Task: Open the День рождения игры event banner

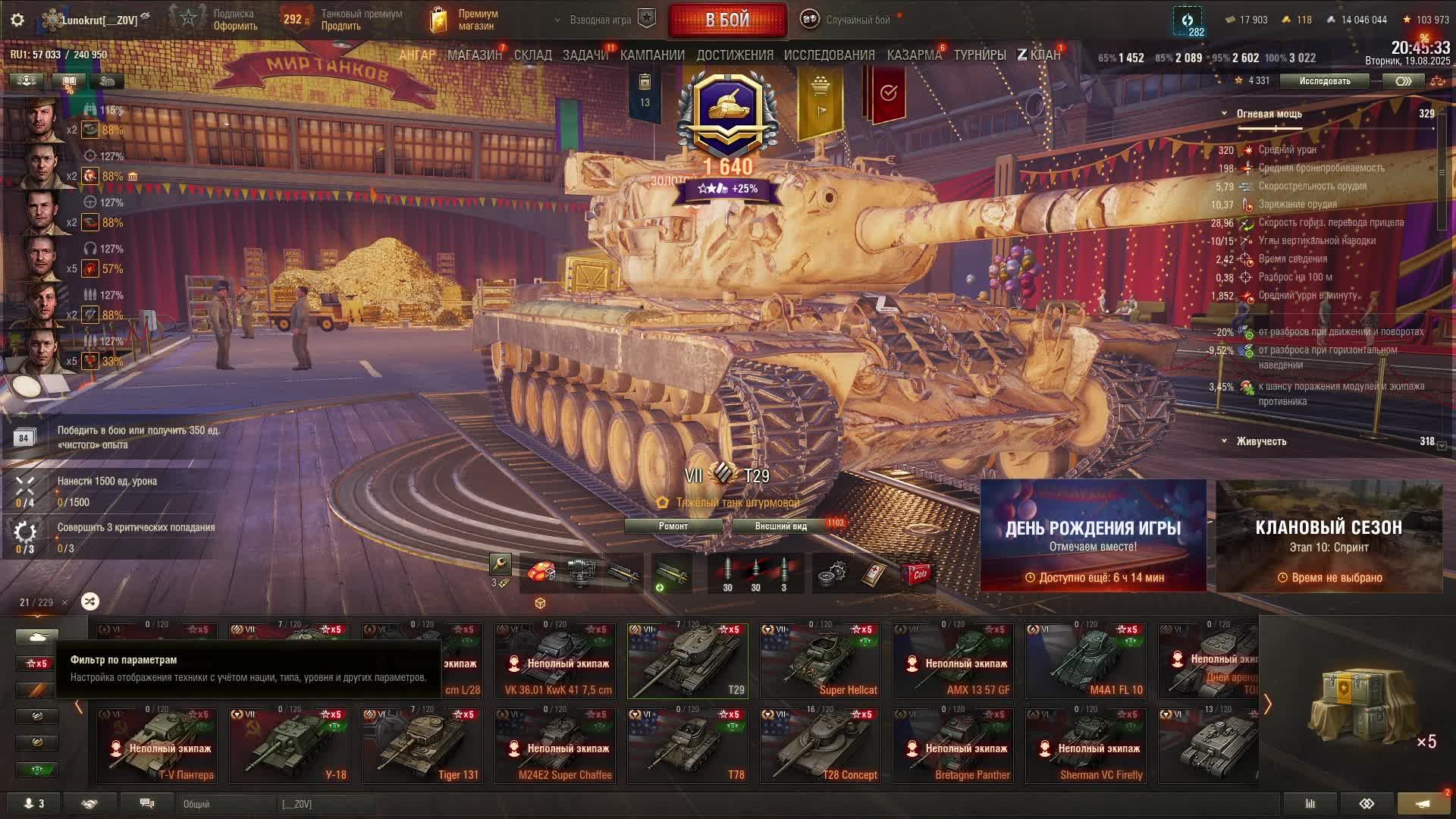Action: coord(1093,535)
